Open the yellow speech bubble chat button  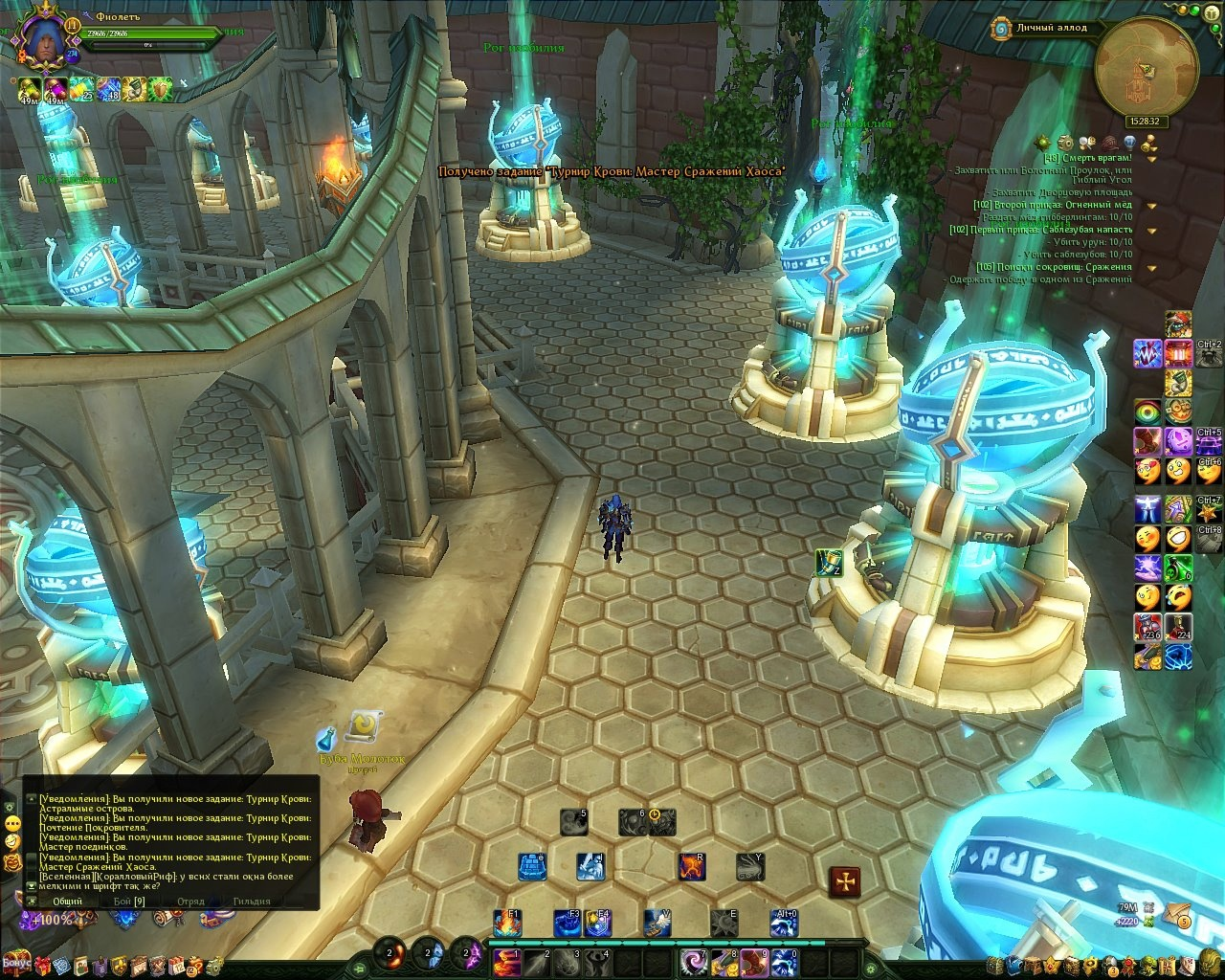[x=12, y=823]
